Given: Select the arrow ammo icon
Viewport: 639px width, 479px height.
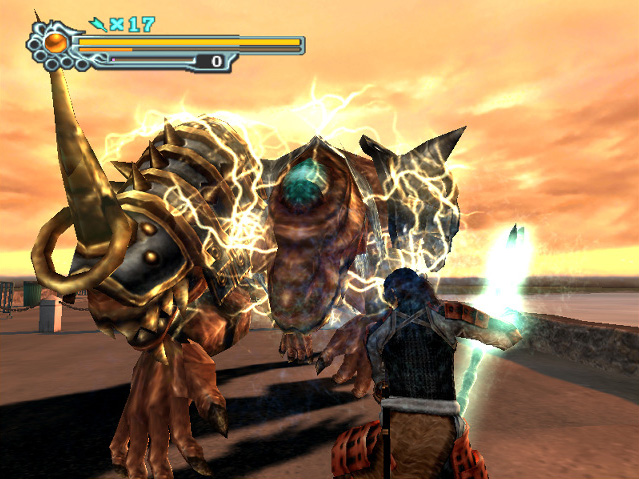Looking at the screenshot, I should click(x=98, y=23).
